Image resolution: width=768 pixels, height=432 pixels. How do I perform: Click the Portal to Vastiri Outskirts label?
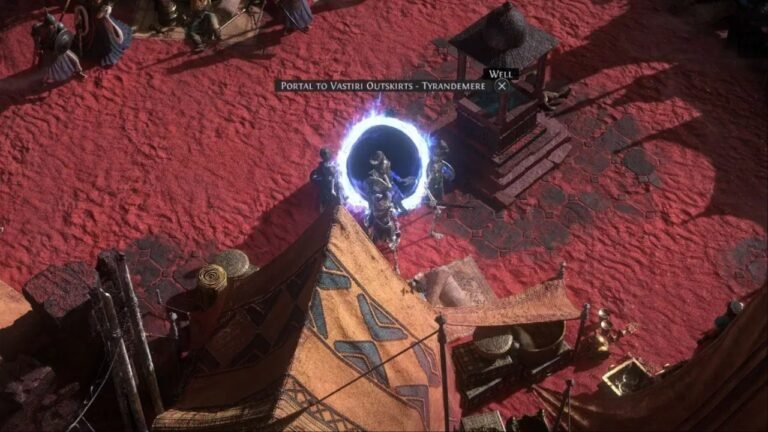pos(381,86)
